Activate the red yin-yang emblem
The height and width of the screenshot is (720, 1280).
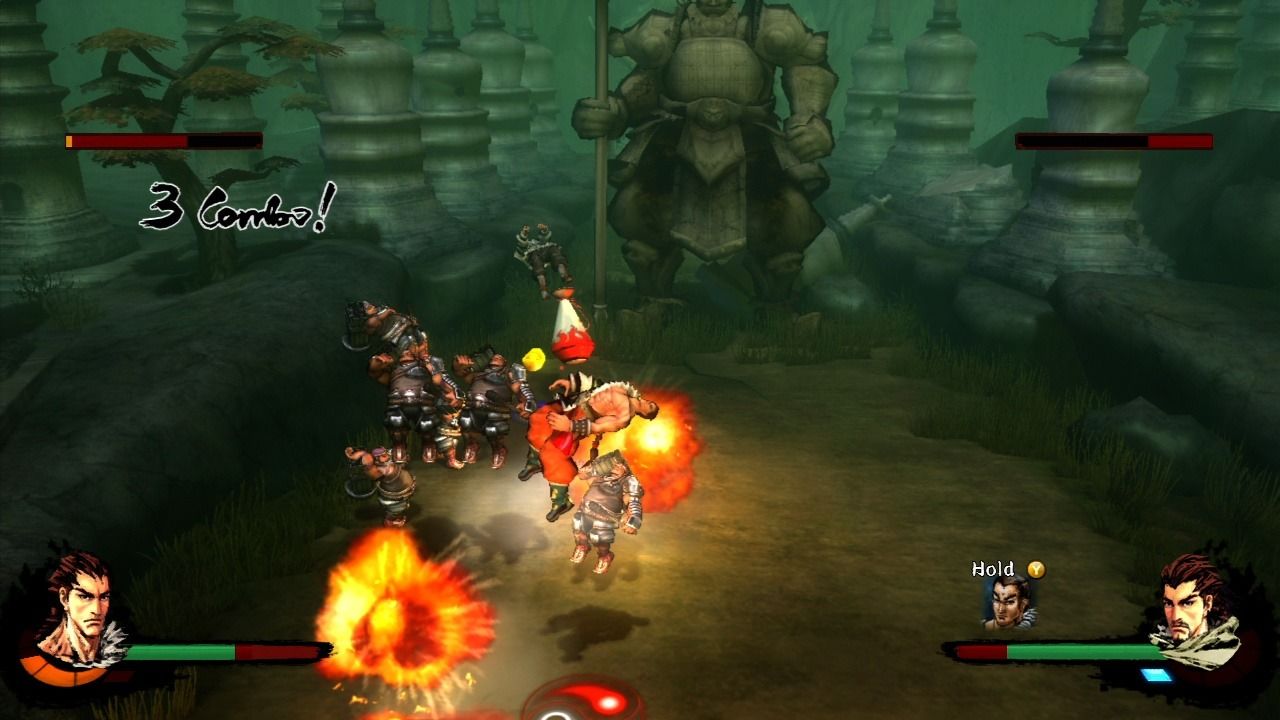tap(582, 702)
